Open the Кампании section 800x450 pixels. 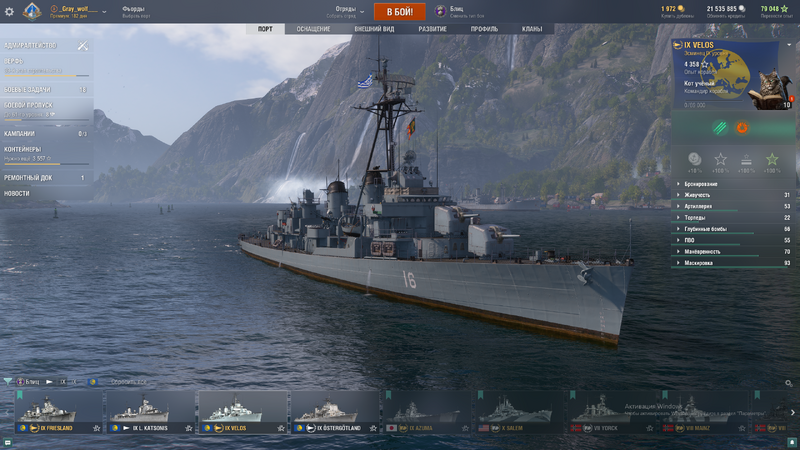tap(20, 133)
